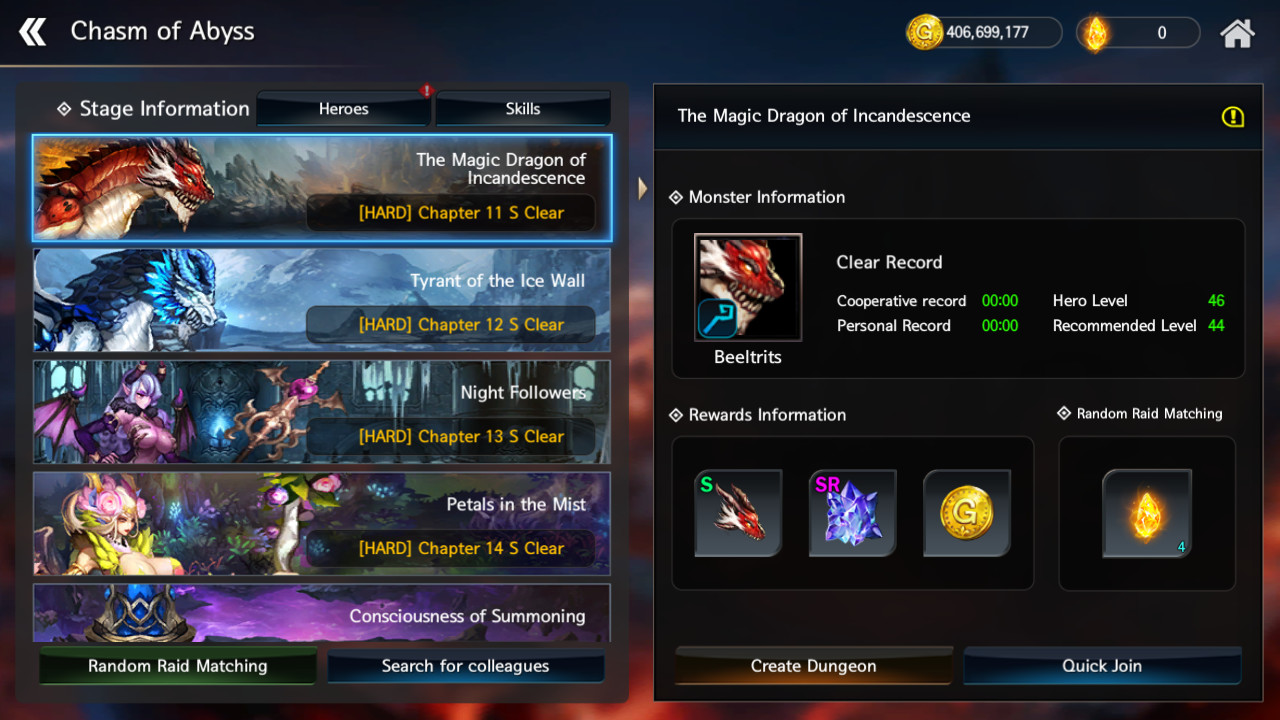Image resolution: width=1280 pixels, height=720 pixels.
Task: Select the Tyrant of the Ice Wall stage
Action: click(x=320, y=300)
